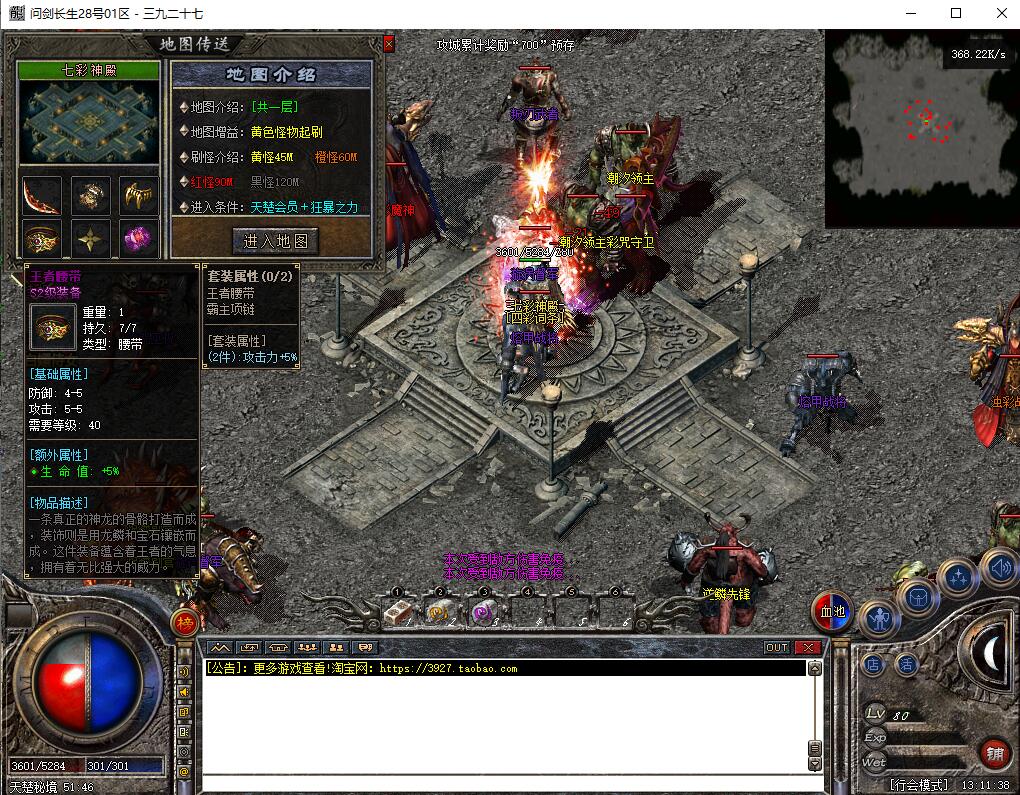Close the 地图传送 panel
This screenshot has width=1020, height=795.
coord(389,44)
